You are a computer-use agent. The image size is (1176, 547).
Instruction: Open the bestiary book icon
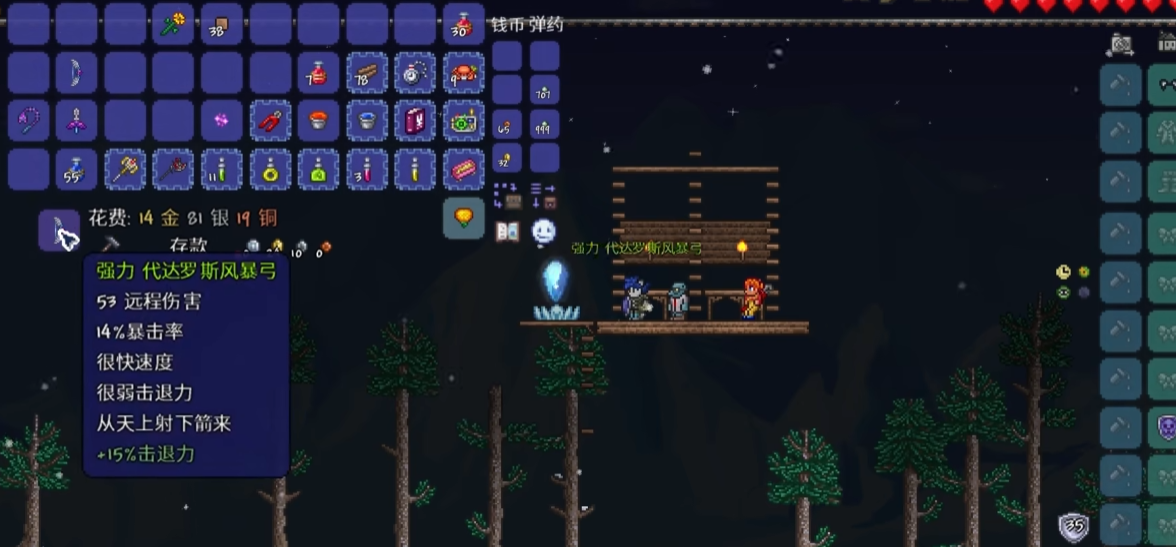(x=508, y=231)
